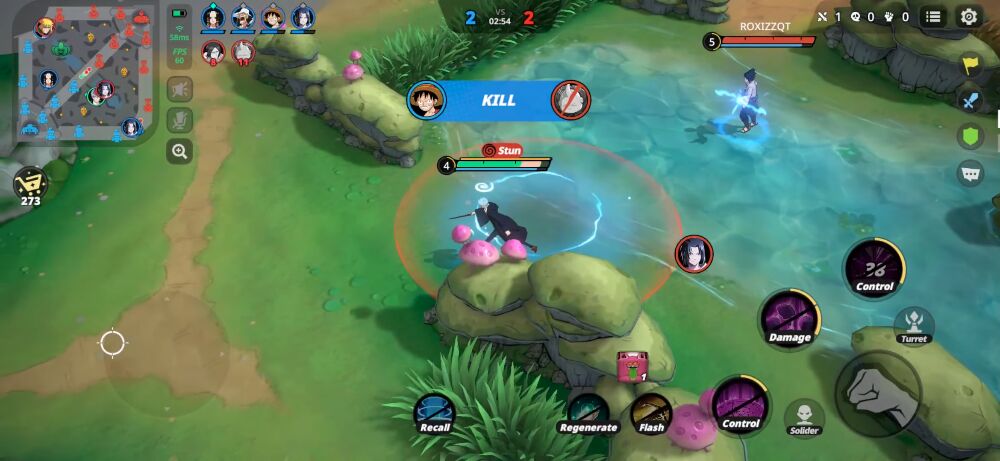Click the battlefield minimap
The height and width of the screenshot is (461, 1000).
pyautogui.click(x=78, y=72)
